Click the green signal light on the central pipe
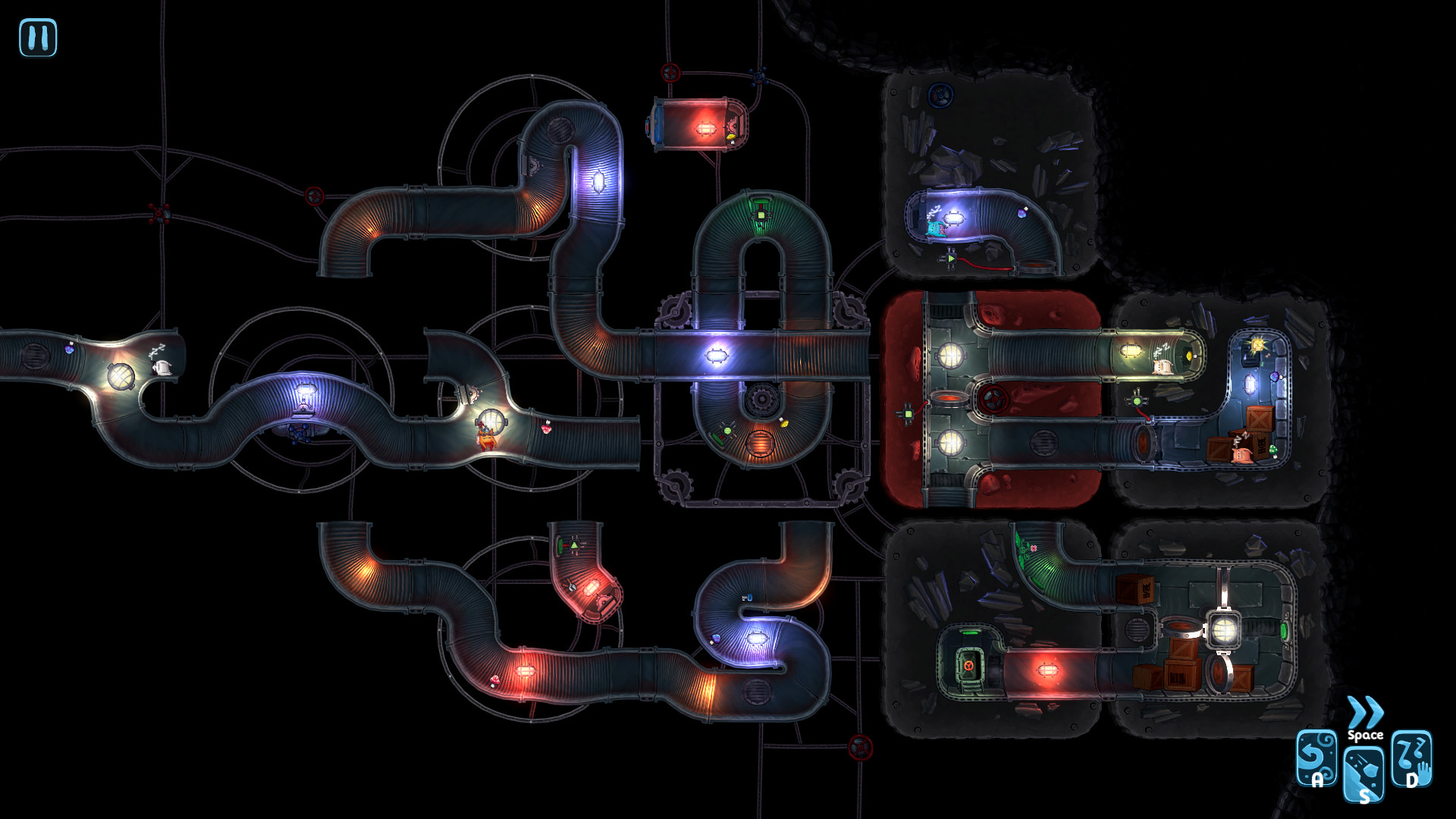The height and width of the screenshot is (819, 1456). [760, 215]
